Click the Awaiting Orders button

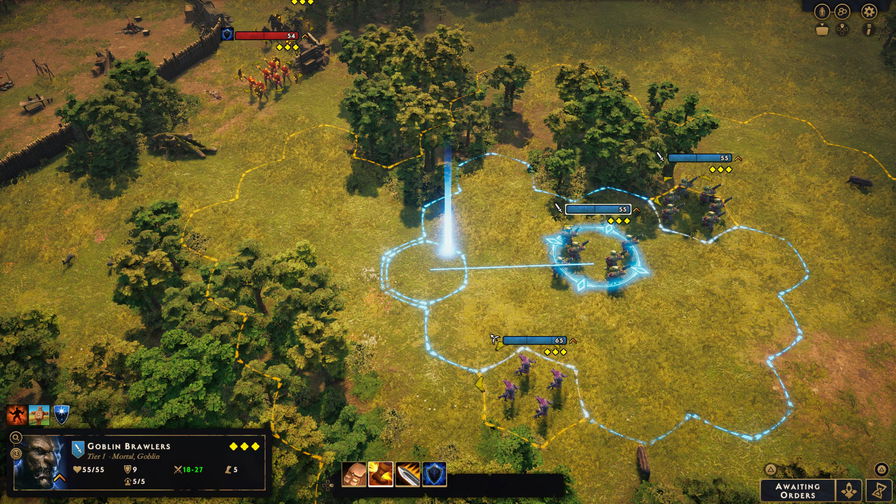click(797, 491)
